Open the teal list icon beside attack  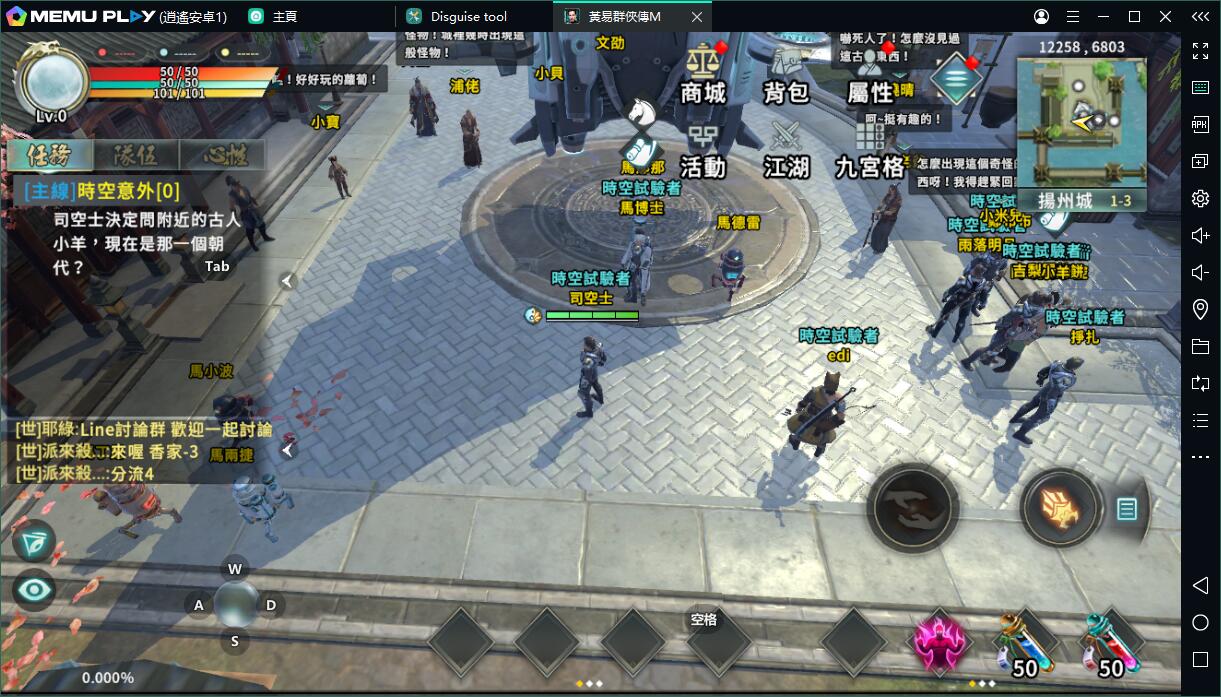tap(1127, 509)
